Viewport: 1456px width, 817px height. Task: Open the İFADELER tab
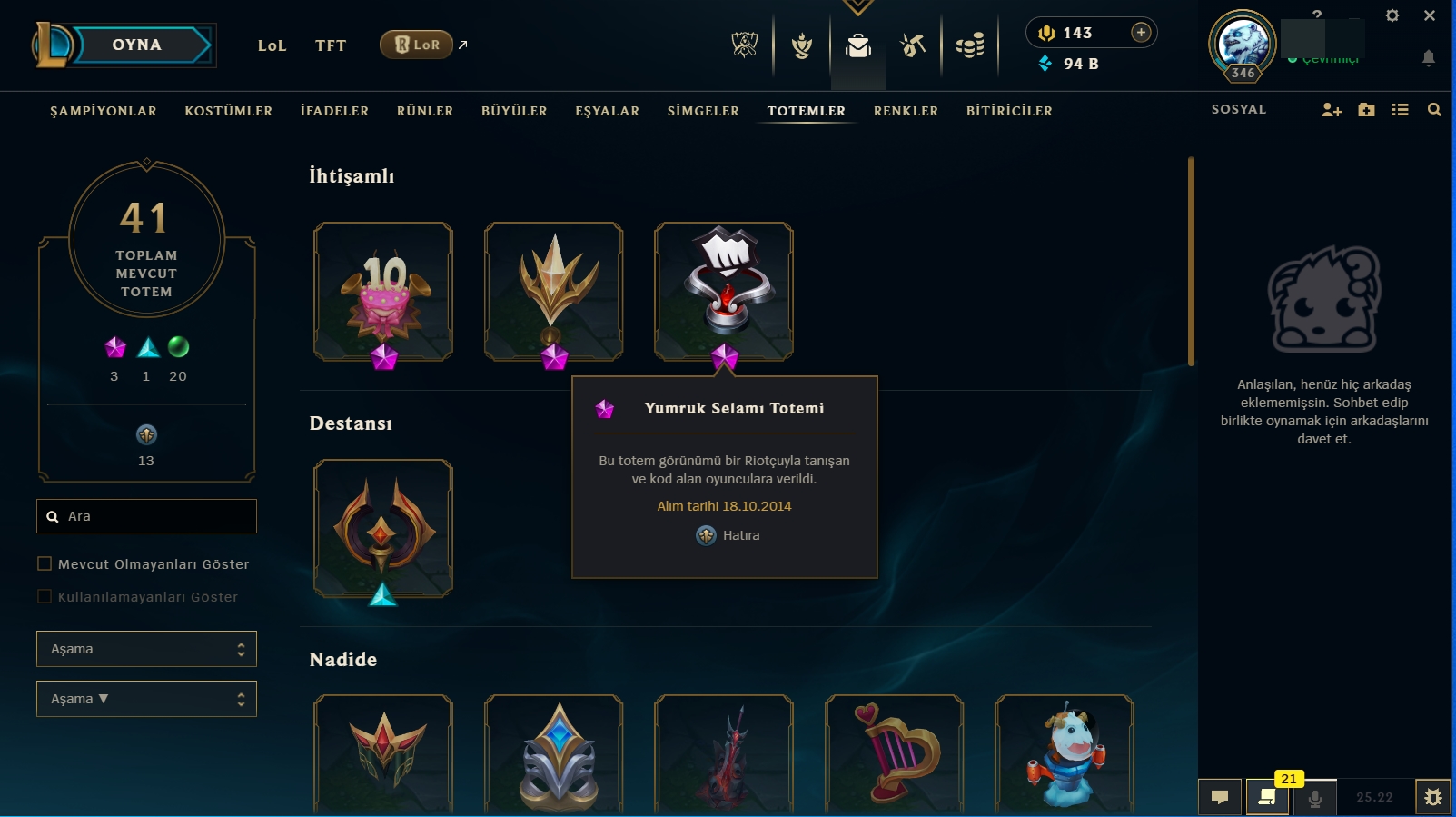click(334, 111)
